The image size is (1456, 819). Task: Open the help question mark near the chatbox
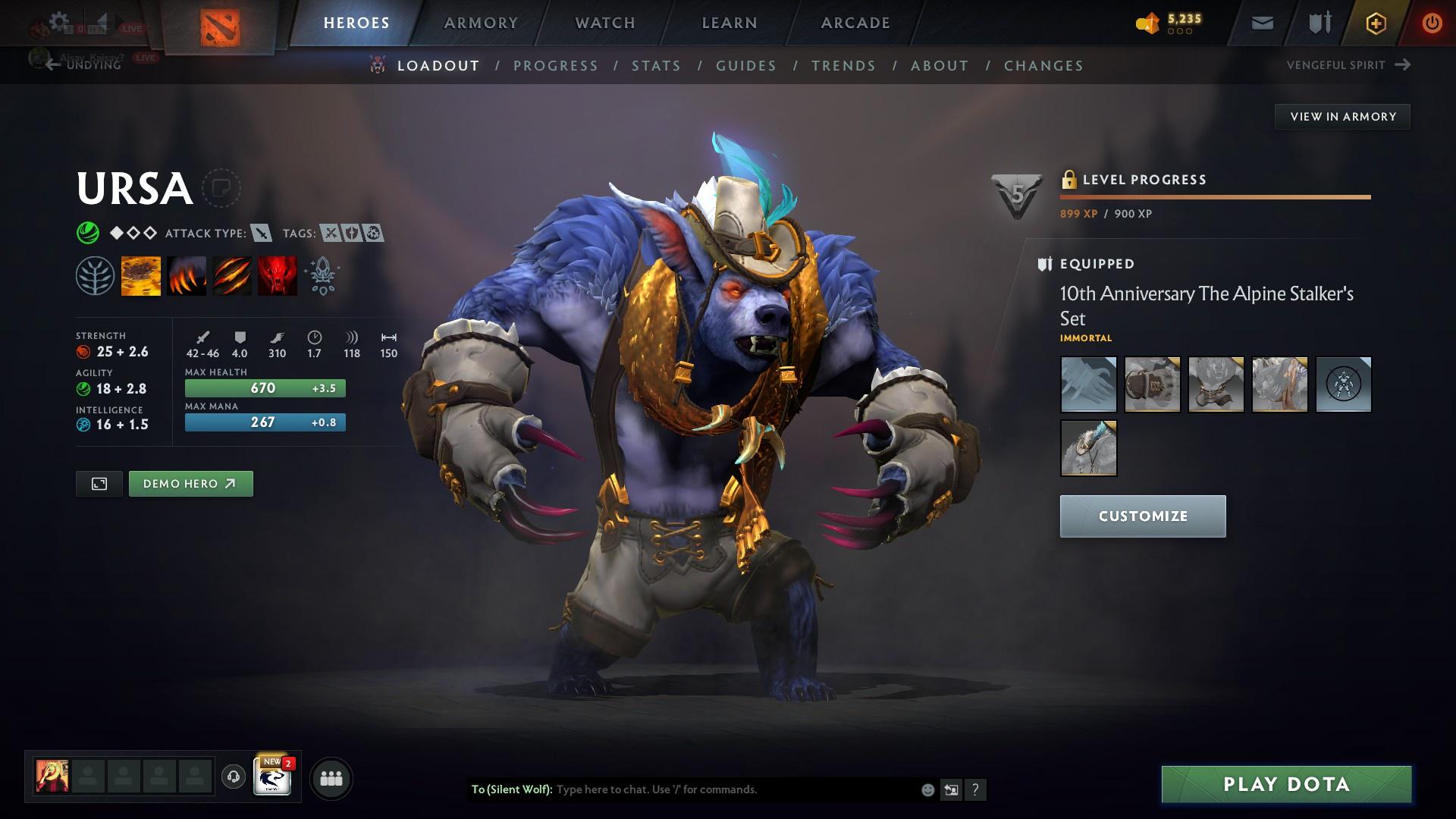tap(975, 789)
